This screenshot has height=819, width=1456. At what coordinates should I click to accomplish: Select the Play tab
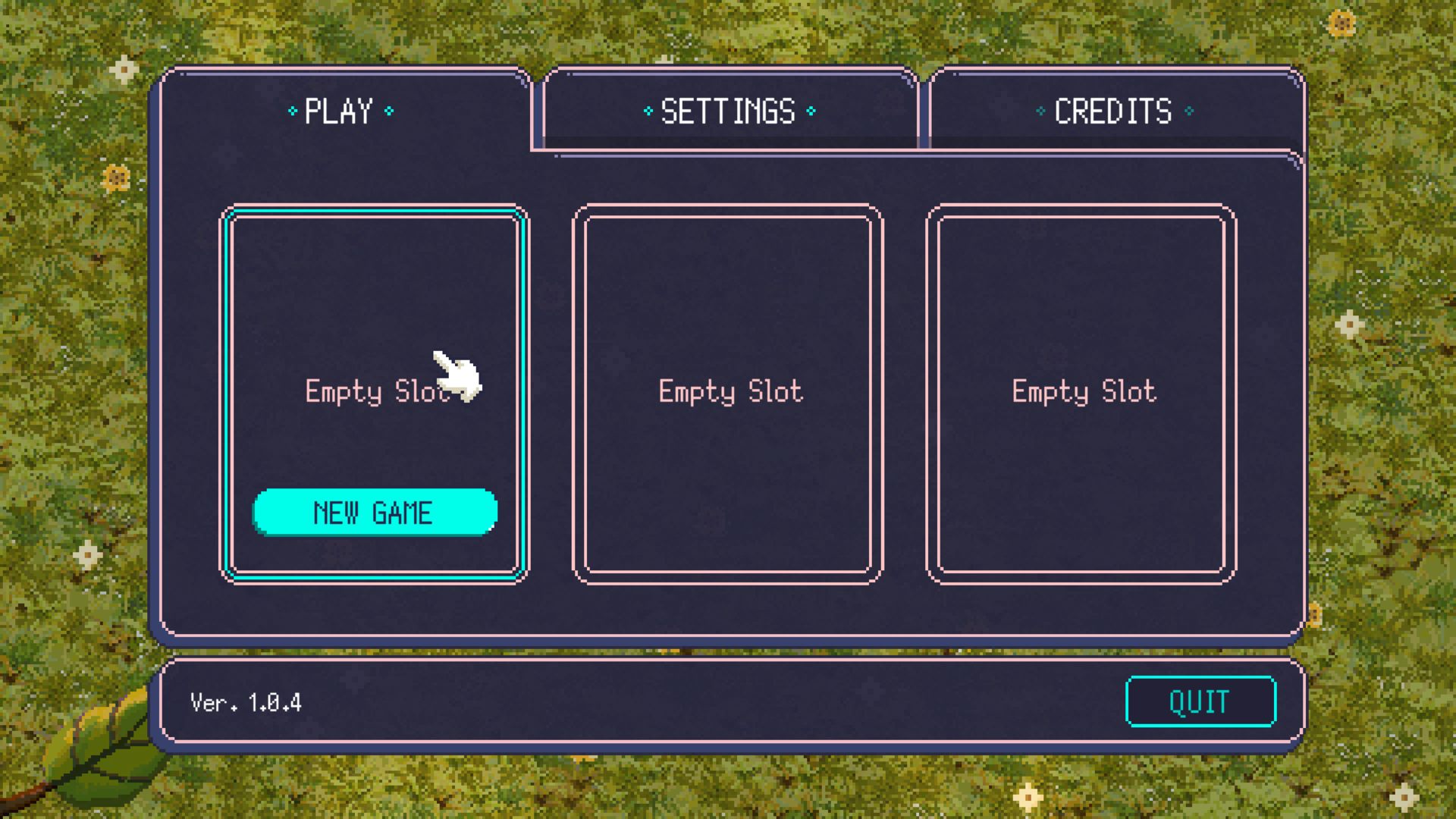(x=340, y=111)
